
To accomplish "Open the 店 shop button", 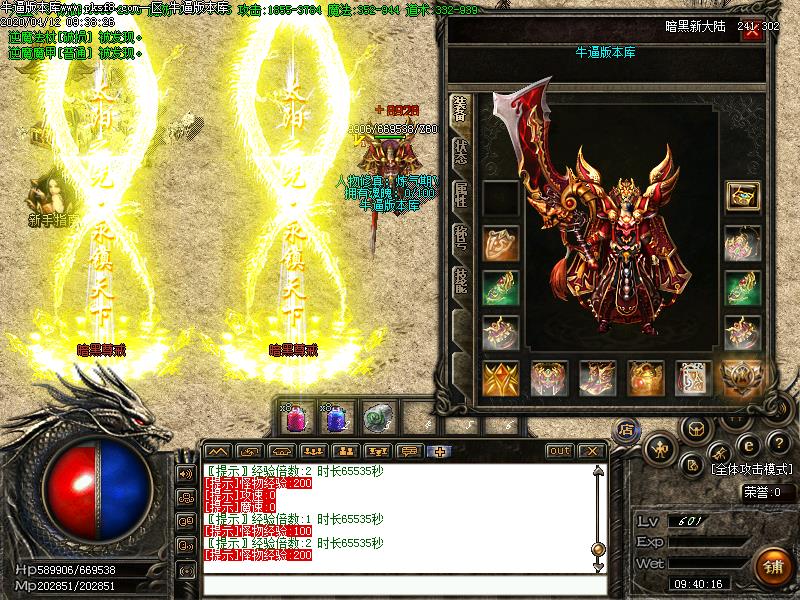I will (629, 430).
